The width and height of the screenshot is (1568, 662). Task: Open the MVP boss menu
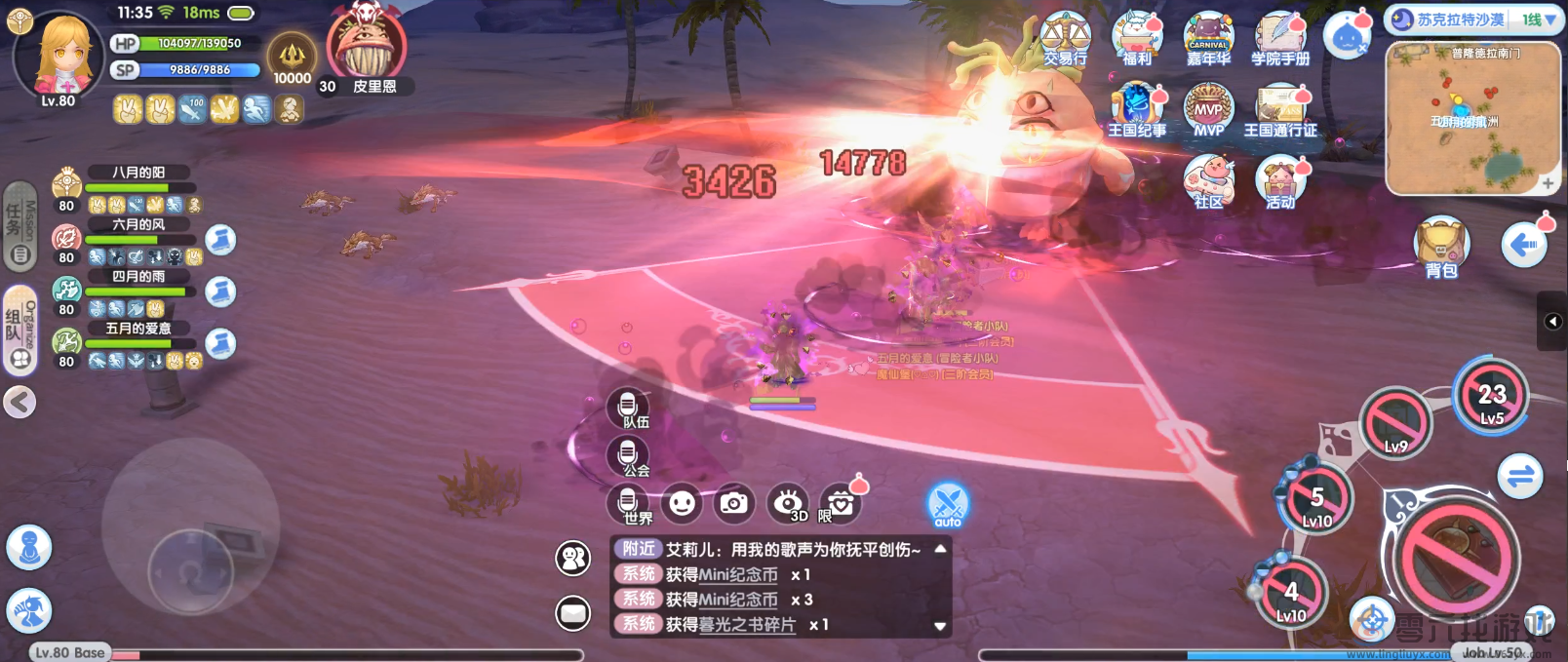(1208, 109)
